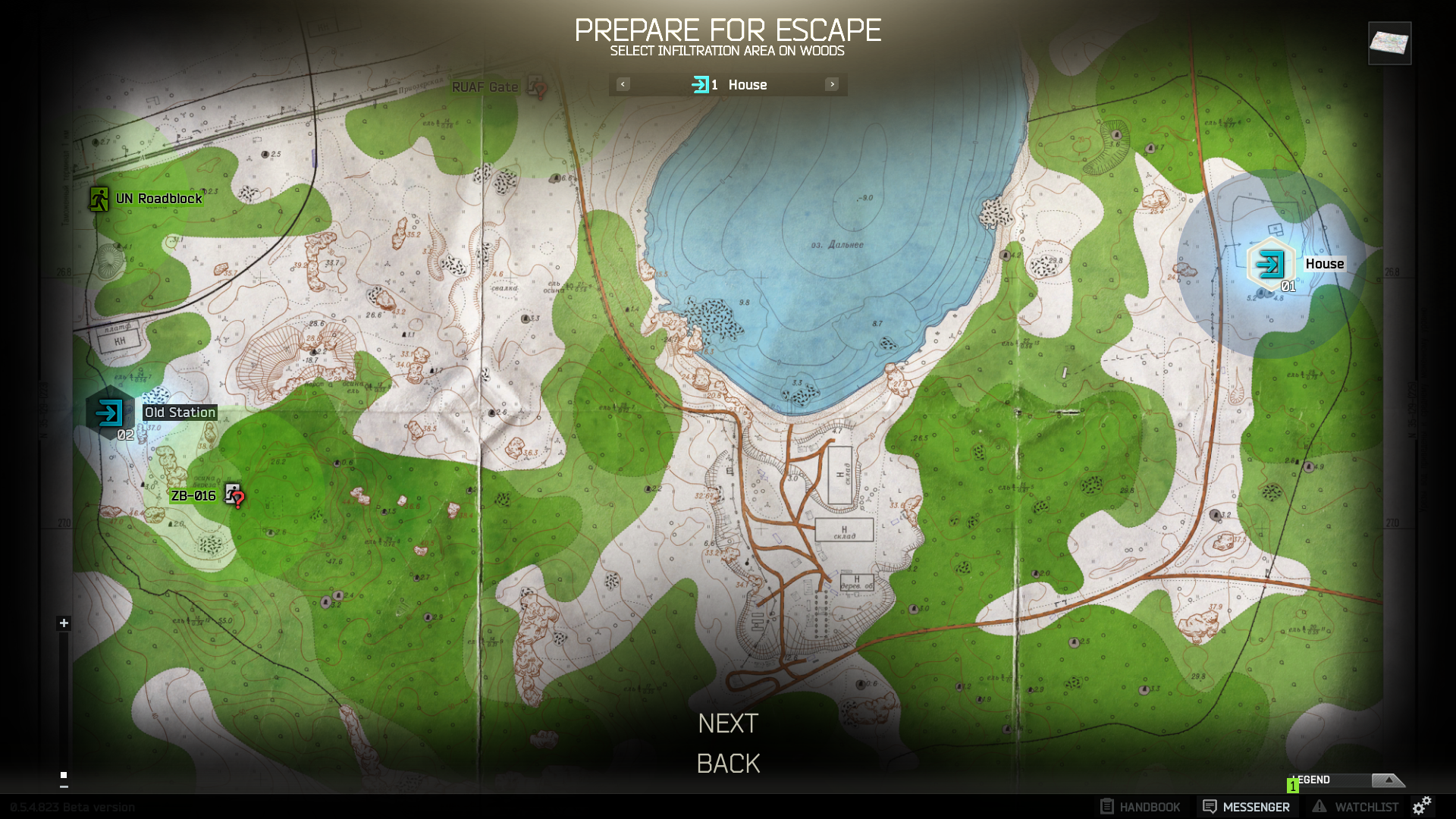The height and width of the screenshot is (819, 1456).
Task: Open the minimap thumbnail in the top corner
Action: pos(1390,44)
